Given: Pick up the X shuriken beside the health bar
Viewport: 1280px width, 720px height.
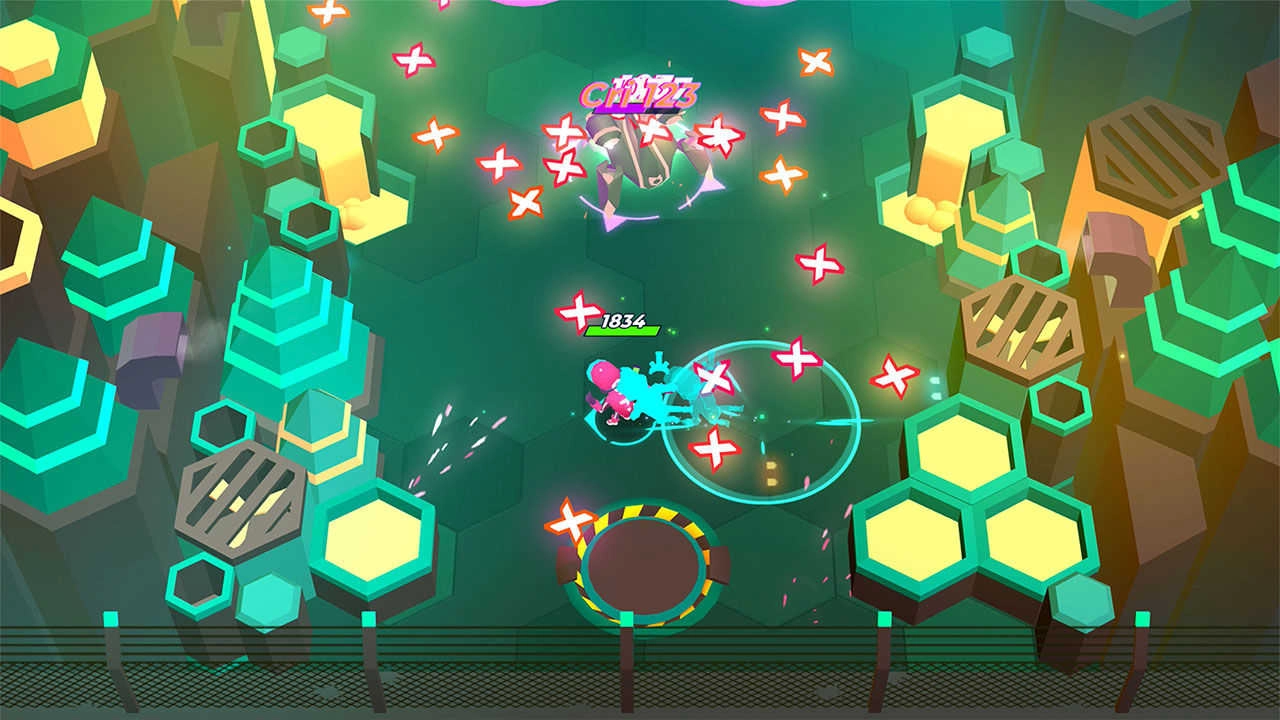Looking at the screenshot, I should (578, 311).
